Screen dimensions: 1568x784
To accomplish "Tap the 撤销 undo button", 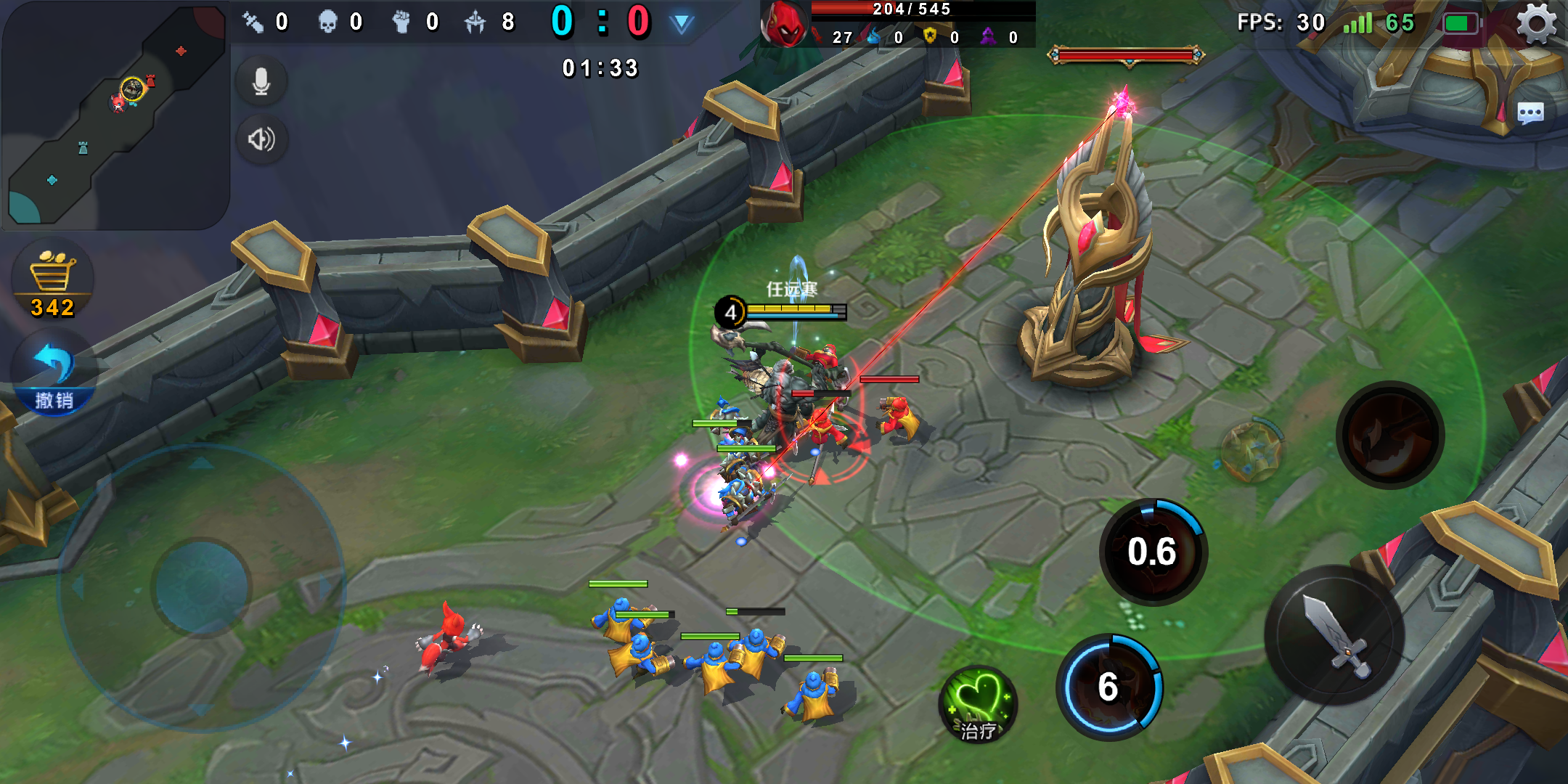I will click(54, 376).
